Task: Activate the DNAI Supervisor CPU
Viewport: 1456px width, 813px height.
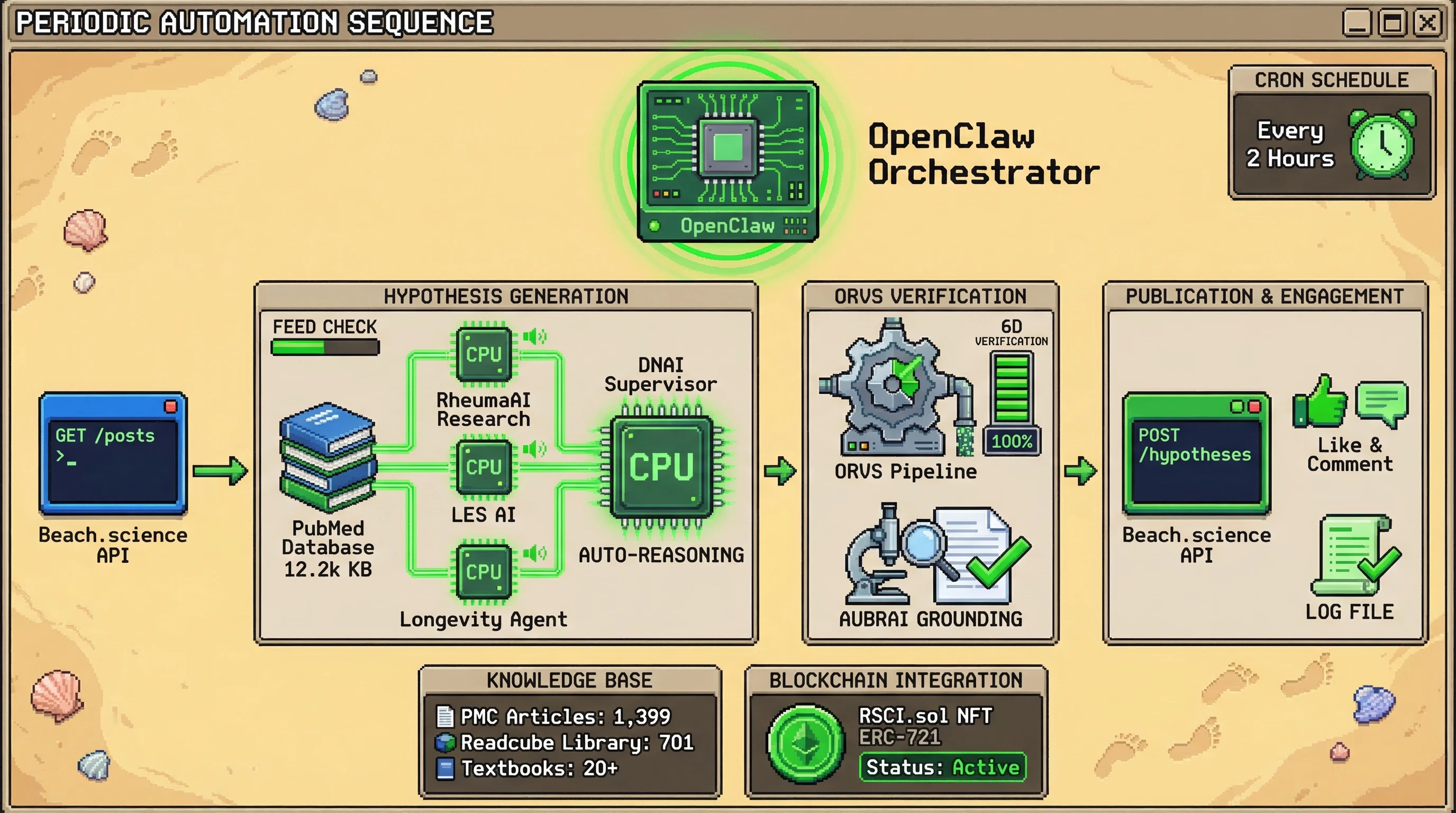Action: [661, 466]
